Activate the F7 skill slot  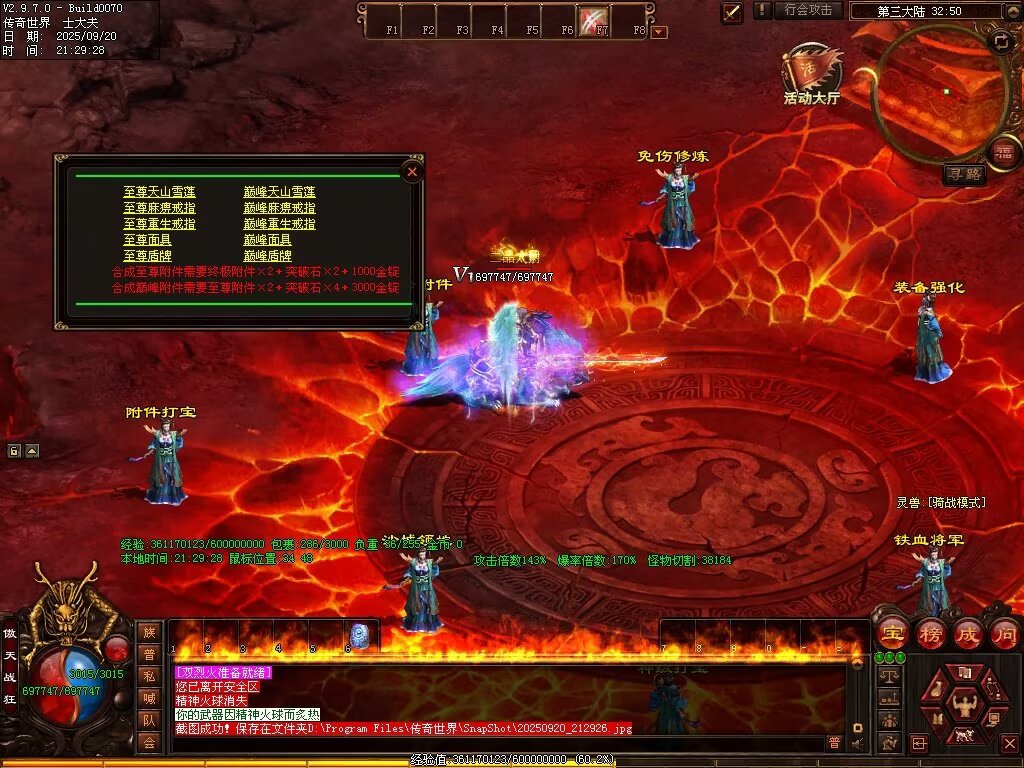(594, 20)
